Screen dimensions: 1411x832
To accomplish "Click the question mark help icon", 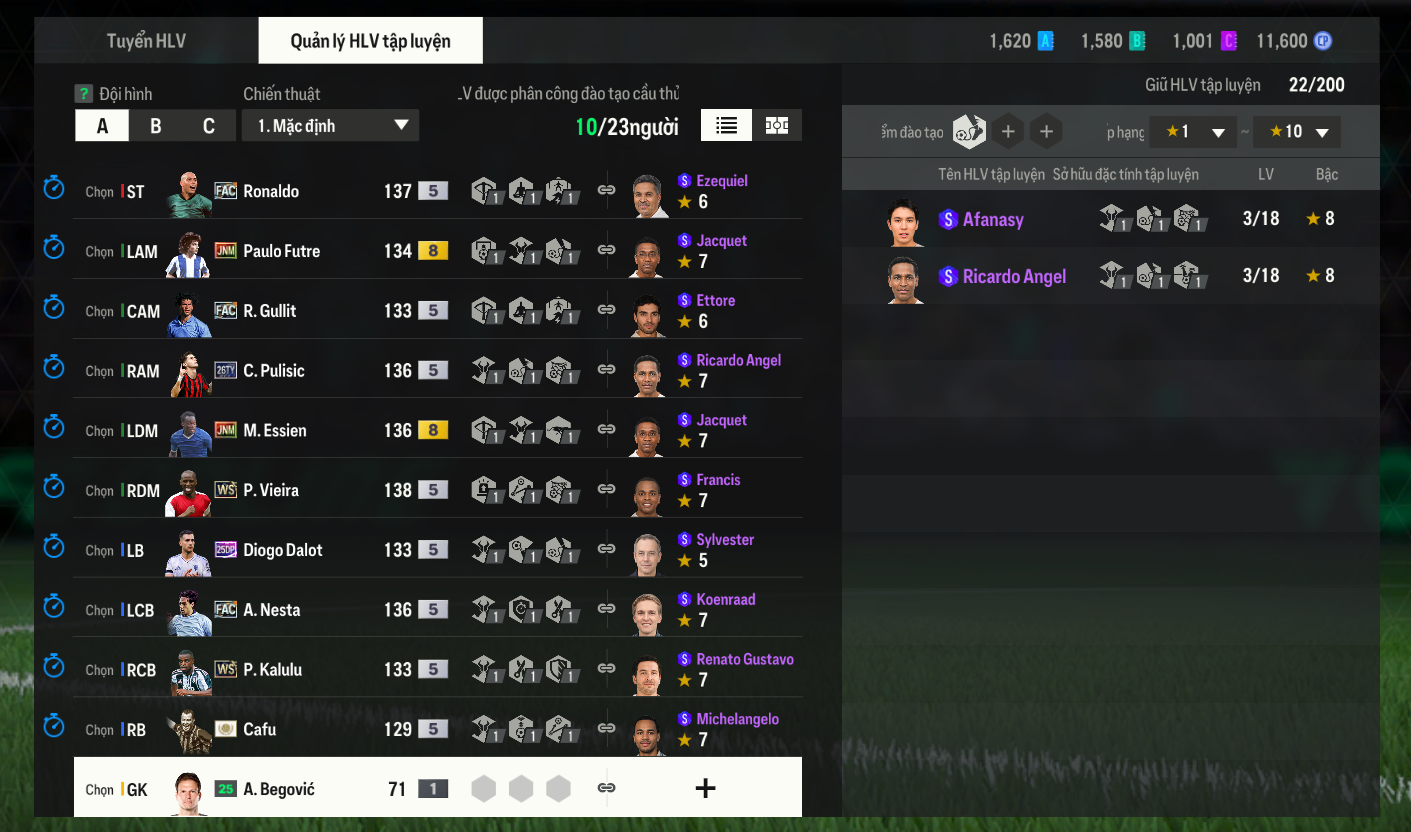I will tap(84, 94).
